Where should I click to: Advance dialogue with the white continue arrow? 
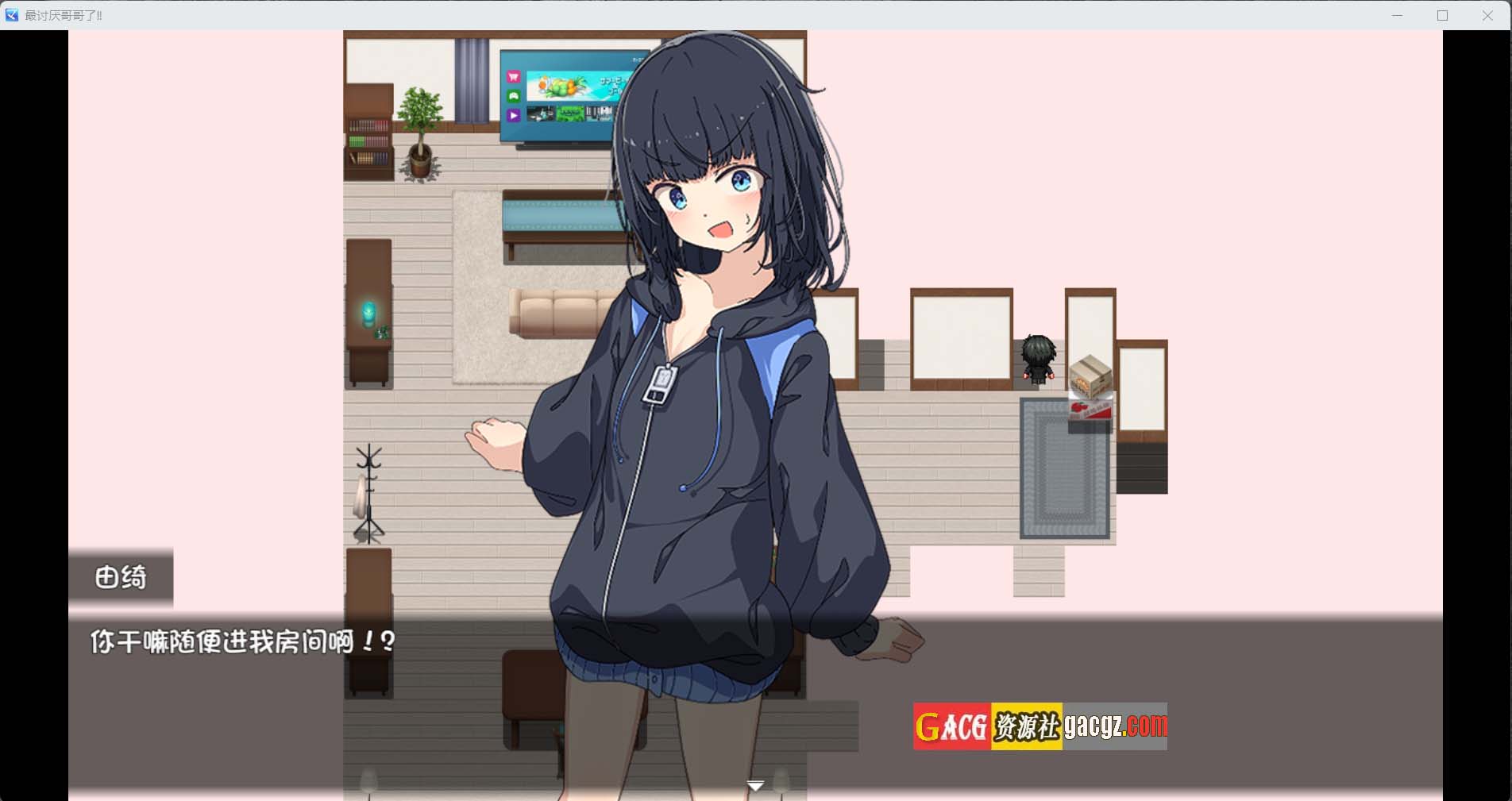[755, 785]
